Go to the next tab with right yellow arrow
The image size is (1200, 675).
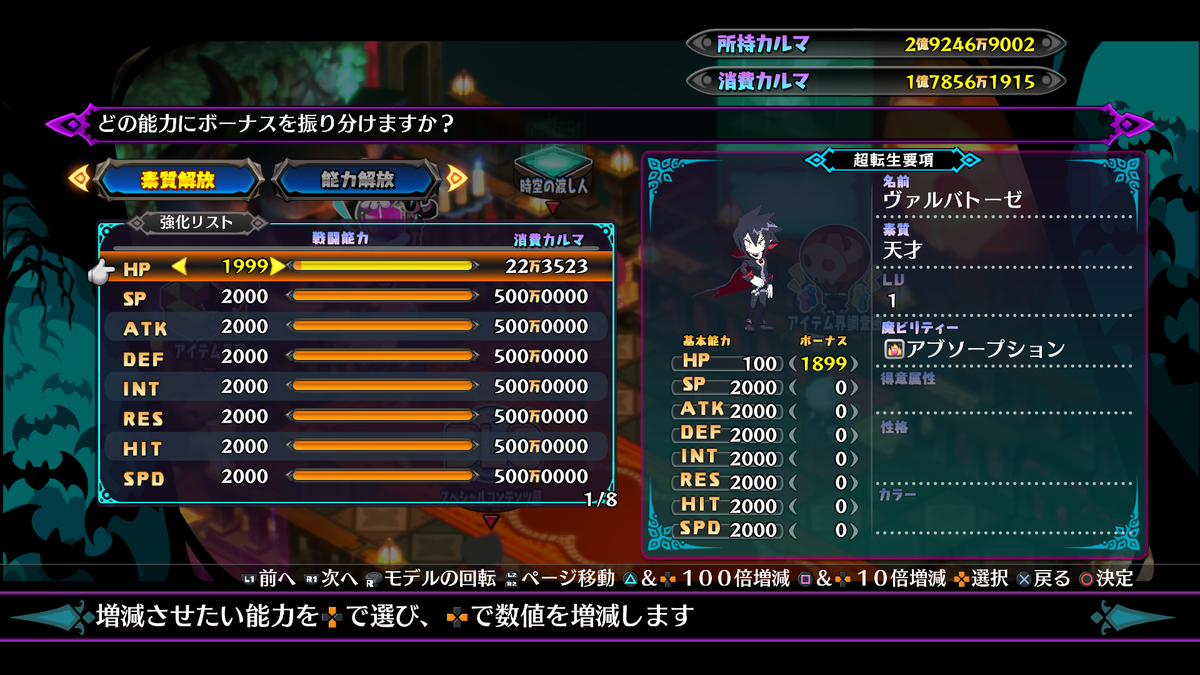point(457,179)
